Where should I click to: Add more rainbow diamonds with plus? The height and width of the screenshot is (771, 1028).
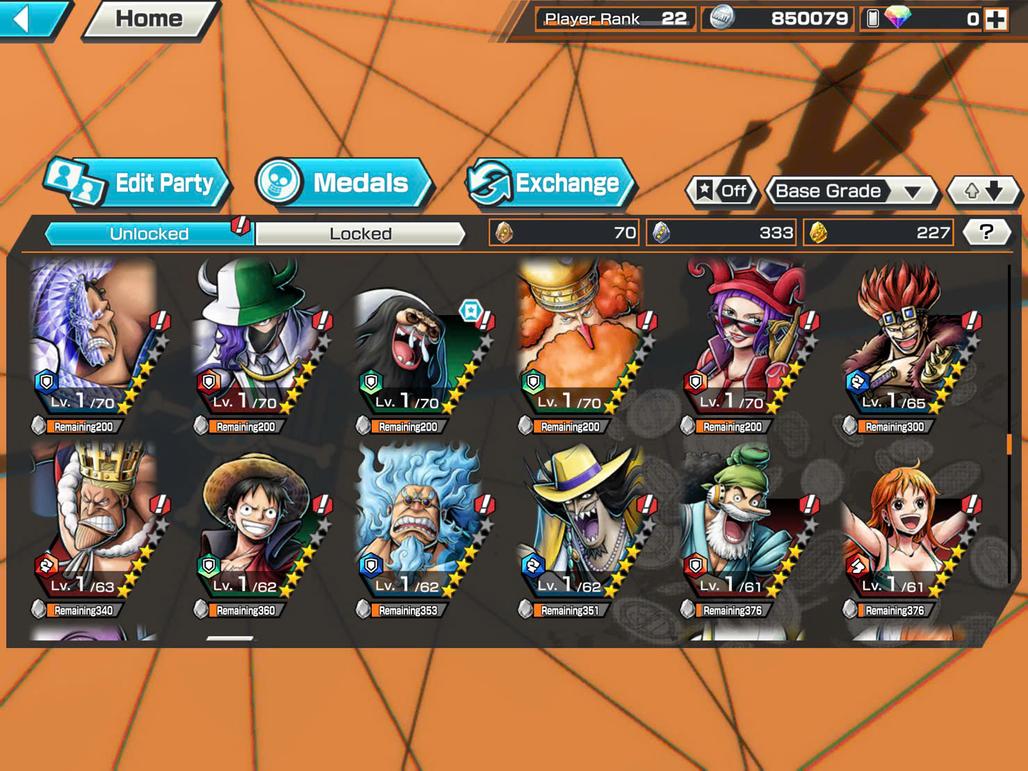(995, 19)
